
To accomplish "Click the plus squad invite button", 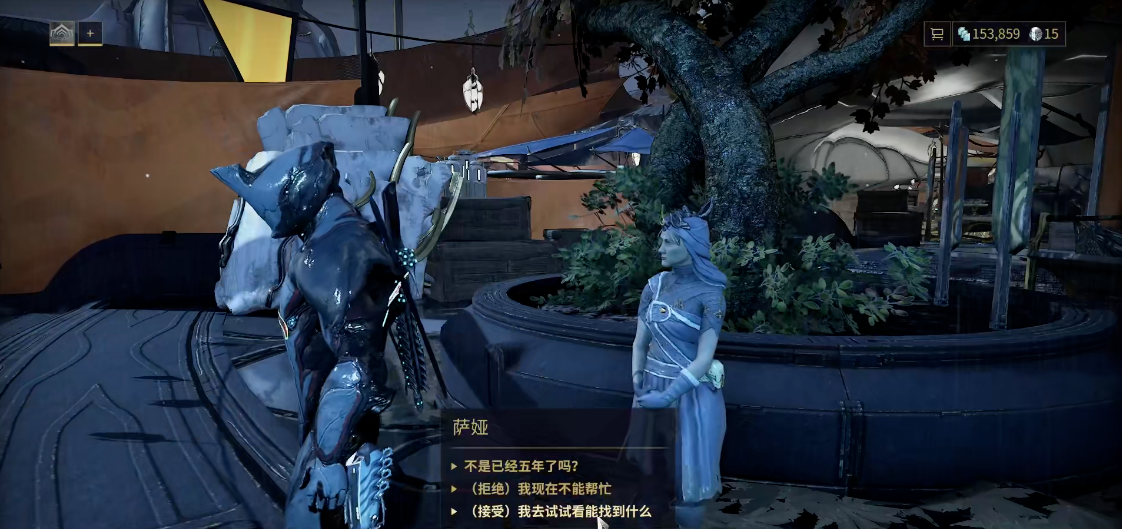I will 90,34.
